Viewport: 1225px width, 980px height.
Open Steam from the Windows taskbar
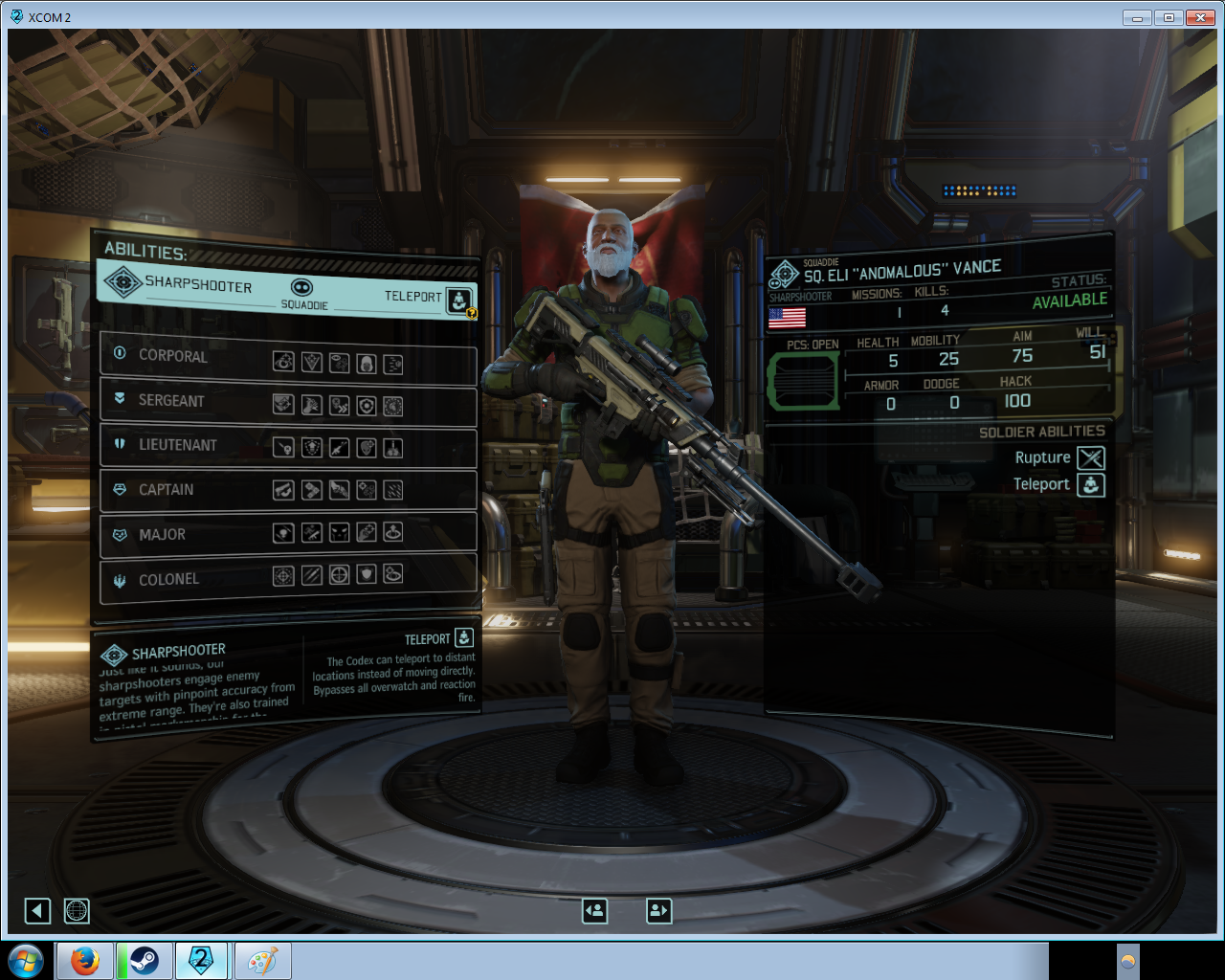[145, 961]
